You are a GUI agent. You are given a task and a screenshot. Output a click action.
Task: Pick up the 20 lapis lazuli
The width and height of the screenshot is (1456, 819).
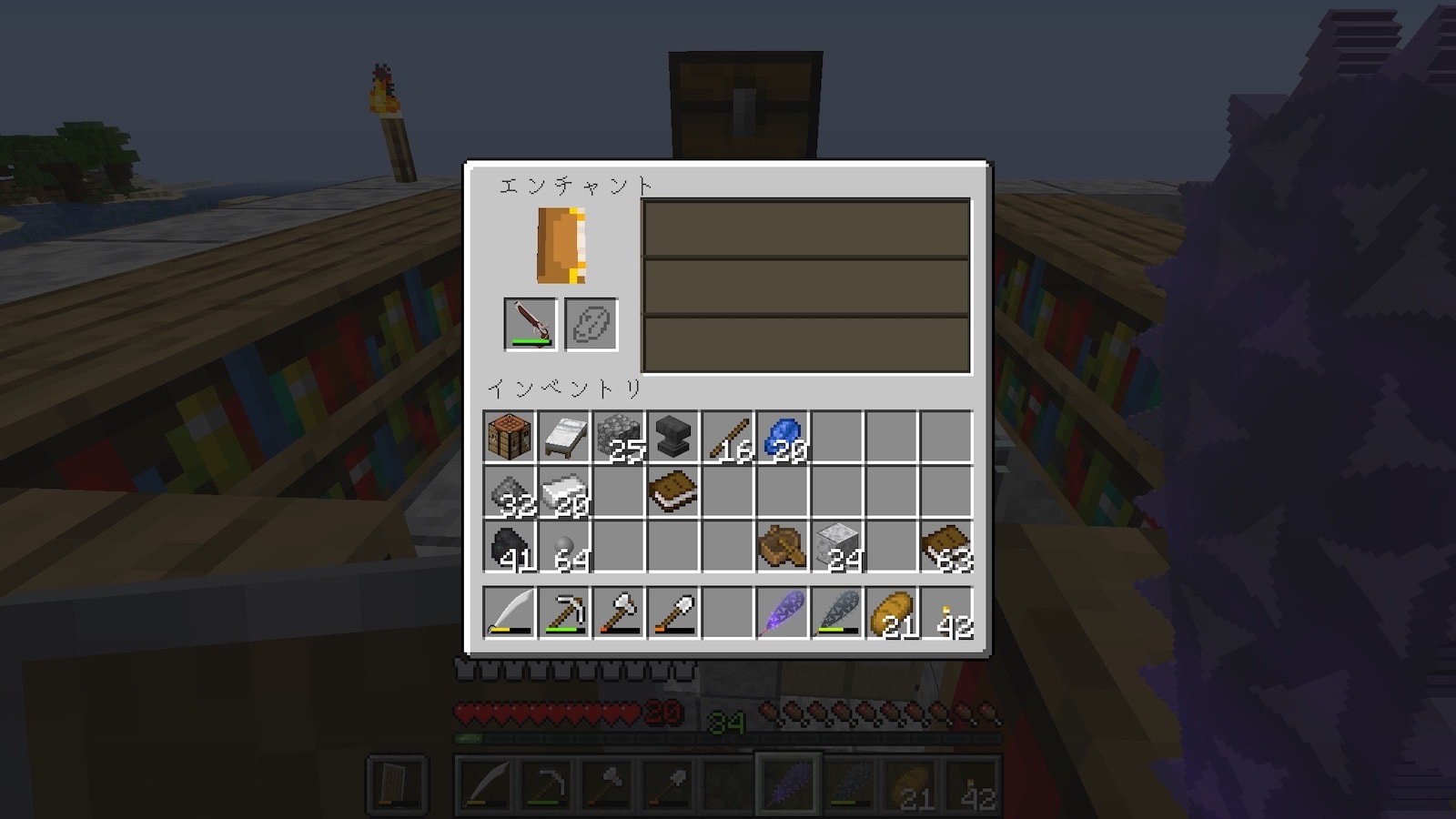783,438
